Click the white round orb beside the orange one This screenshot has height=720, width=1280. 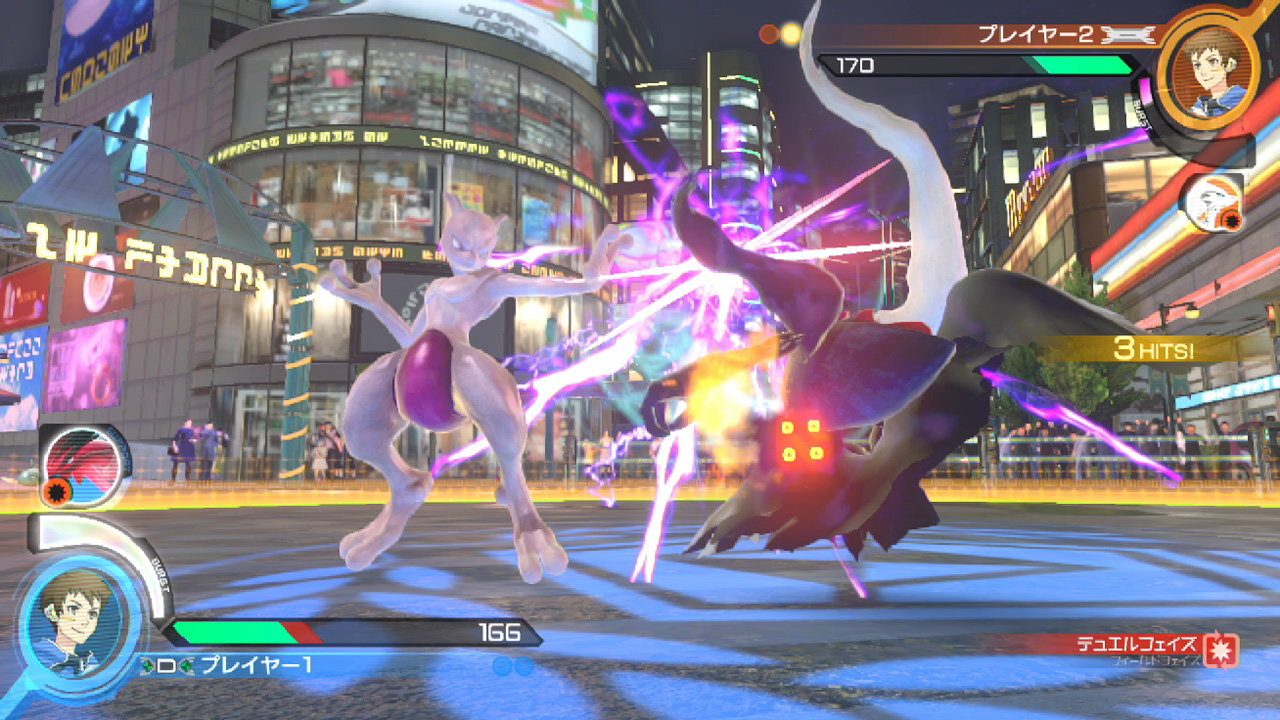tap(793, 33)
